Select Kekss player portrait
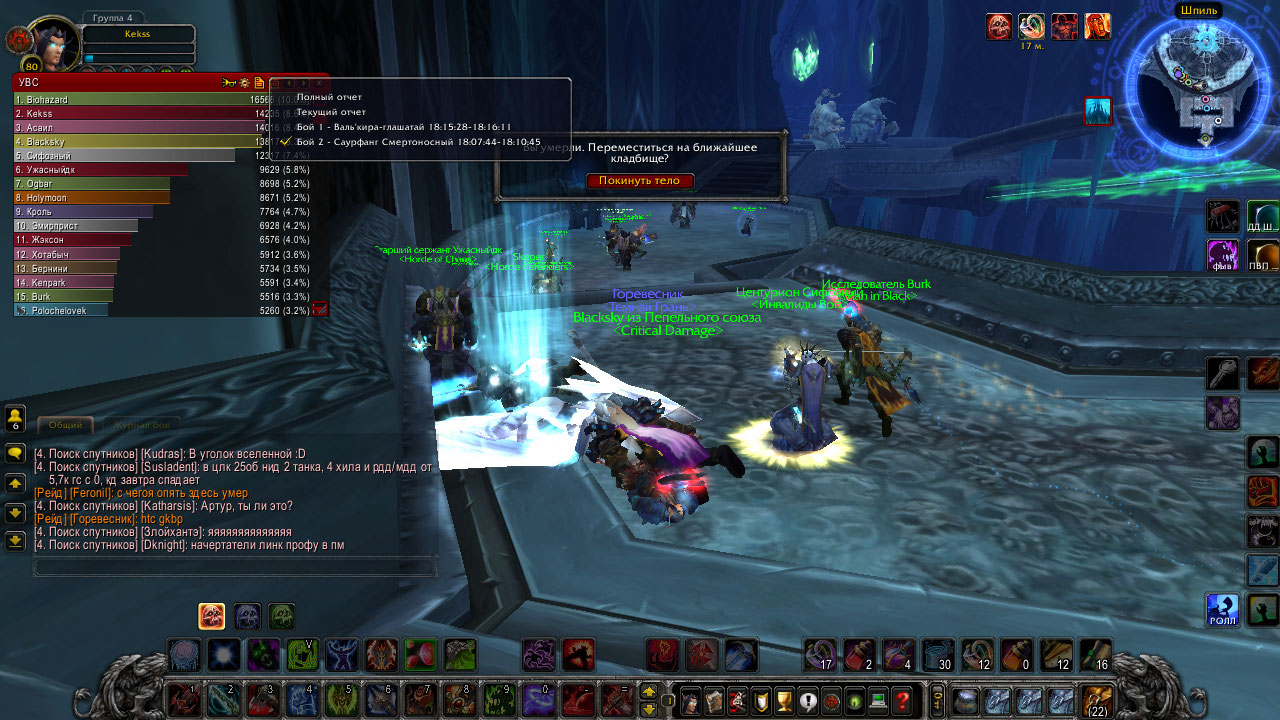 (52, 43)
